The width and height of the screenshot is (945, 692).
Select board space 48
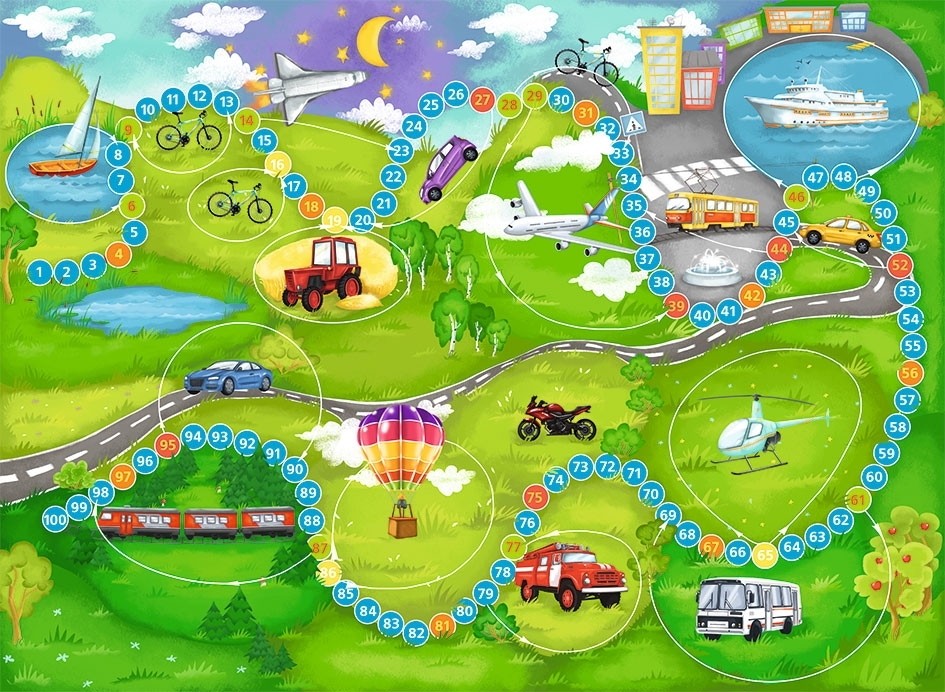(843, 177)
